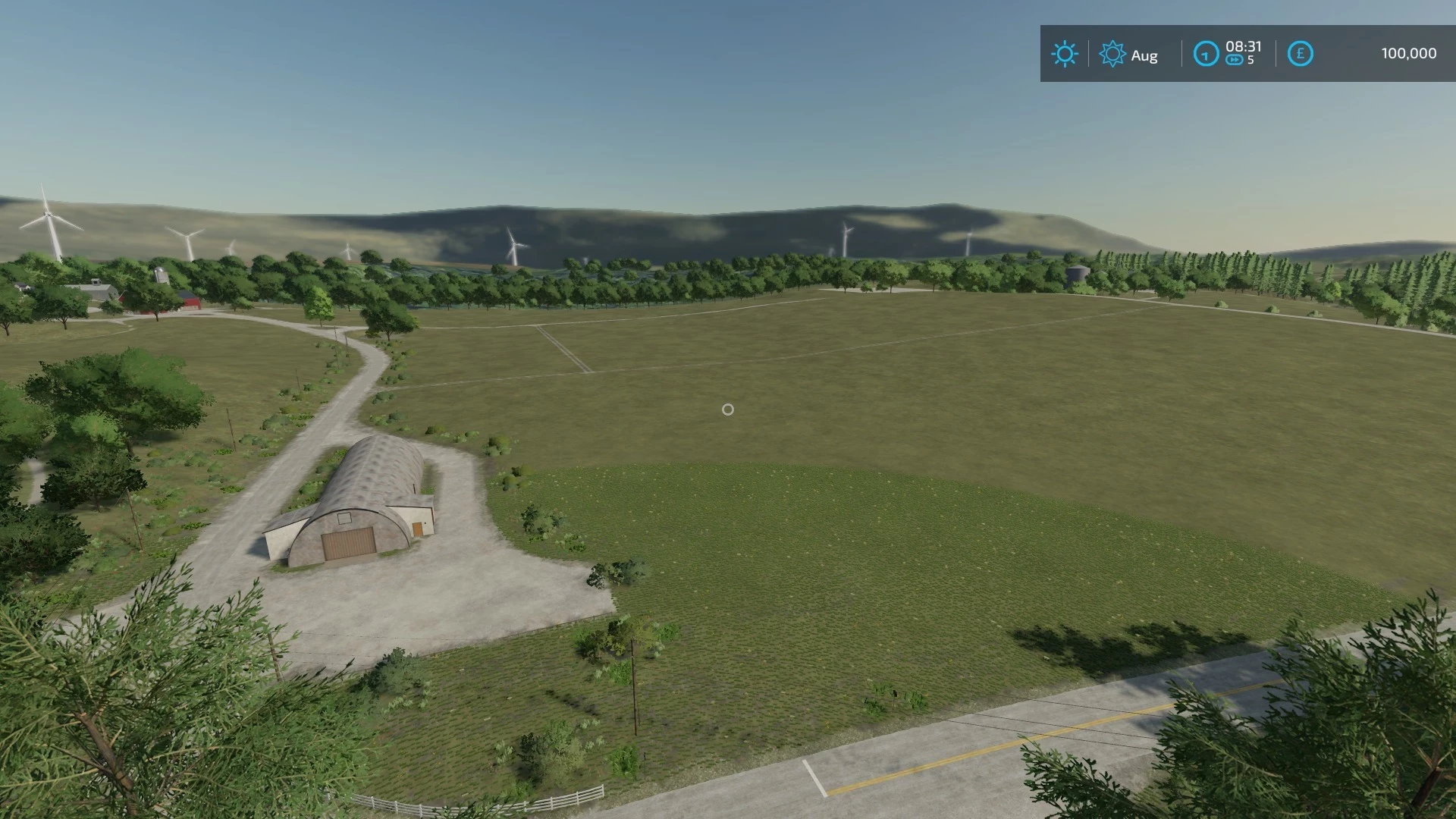Click the current weather sun icon
Image resolution: width=1456 pixels, height=819 pixels.
click(x=1065, y=54)
